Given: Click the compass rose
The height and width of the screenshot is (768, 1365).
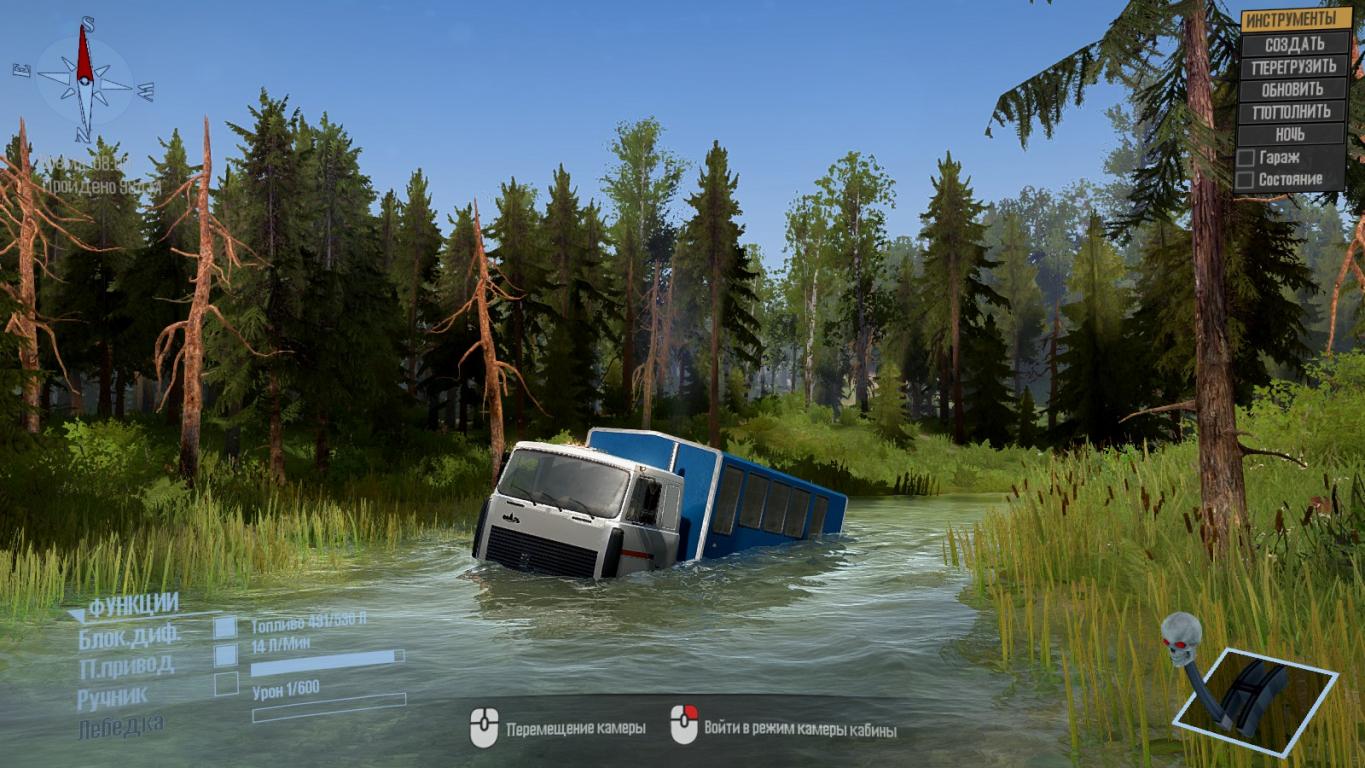Looking at the screenshot, I should [x=84, y=78].
